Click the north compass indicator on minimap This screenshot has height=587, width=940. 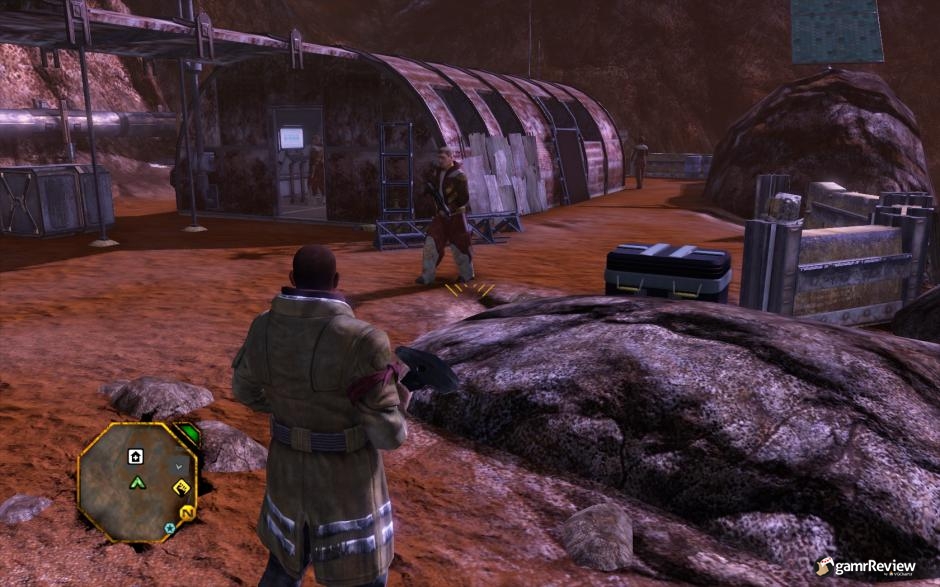[186, 512]
